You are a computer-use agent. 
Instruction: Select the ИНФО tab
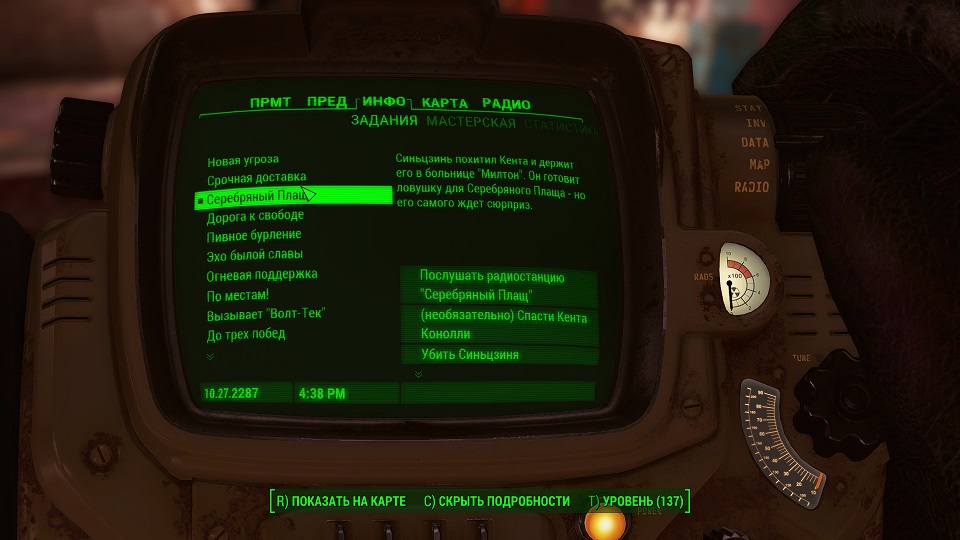[x=384, y=102]
